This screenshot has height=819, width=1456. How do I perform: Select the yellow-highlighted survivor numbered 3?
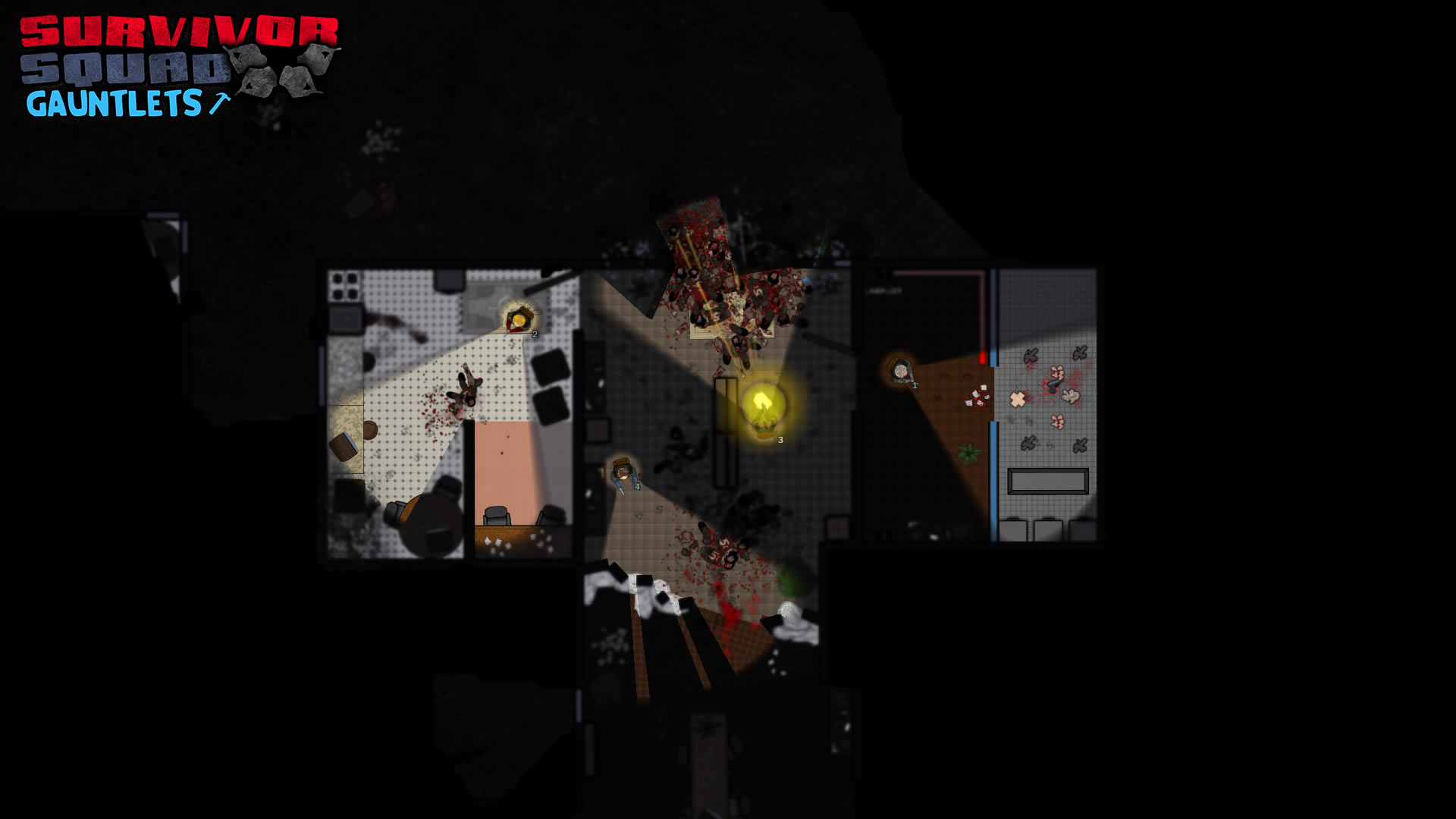[764, 409]
